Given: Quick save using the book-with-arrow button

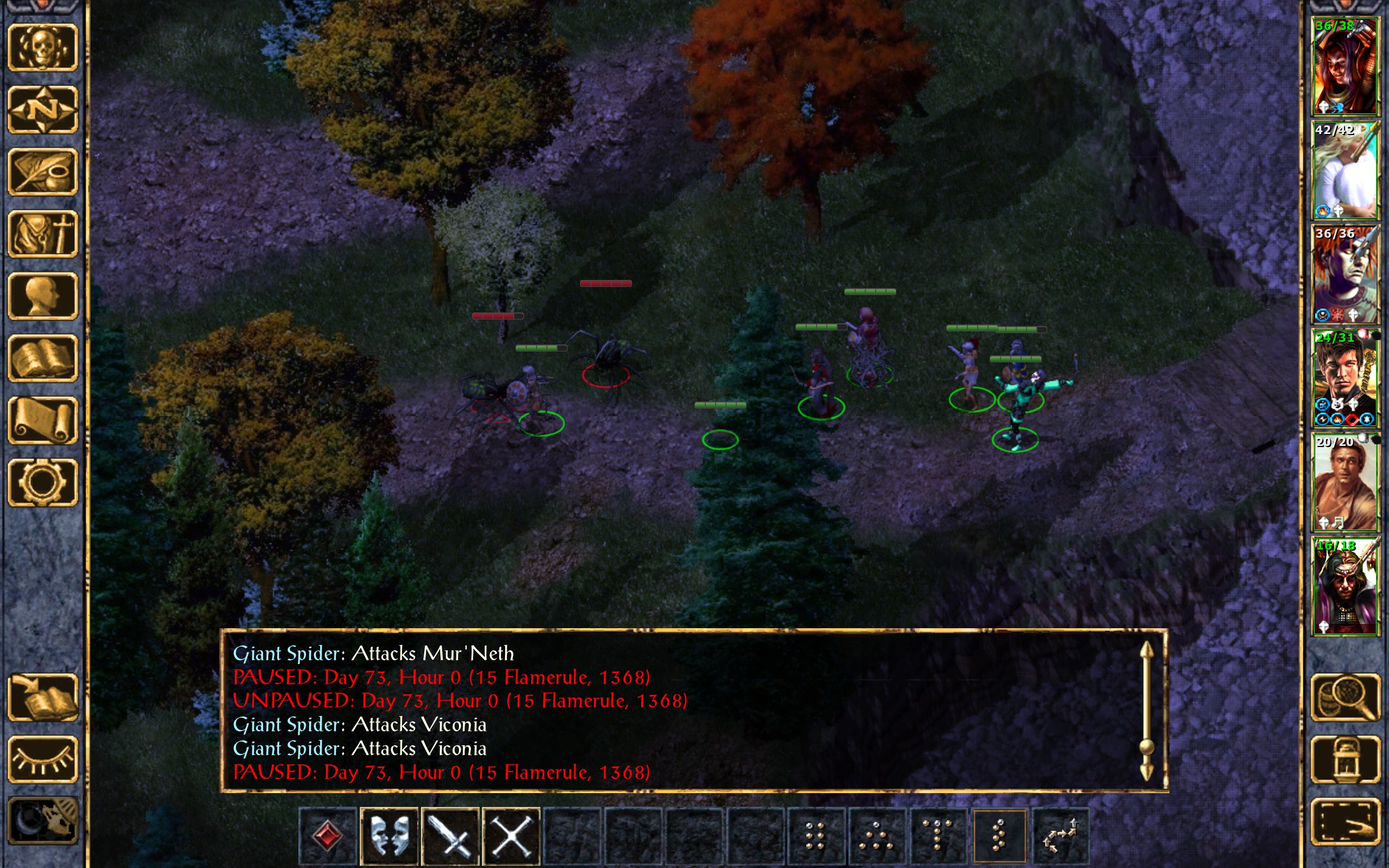Looking at the screenshot, I should coord(42,697).
